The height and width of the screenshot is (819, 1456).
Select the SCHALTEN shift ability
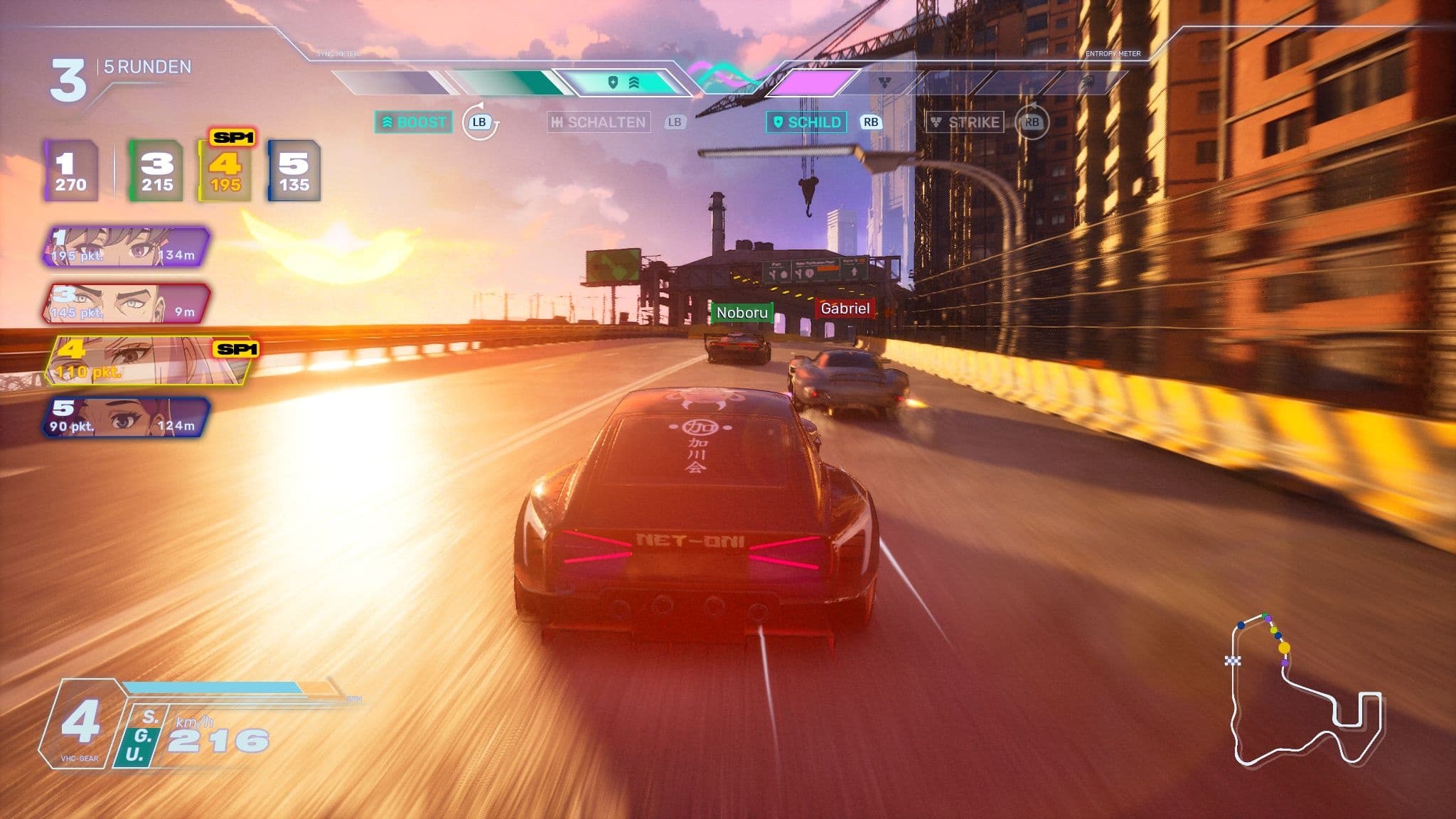[599, 122]
